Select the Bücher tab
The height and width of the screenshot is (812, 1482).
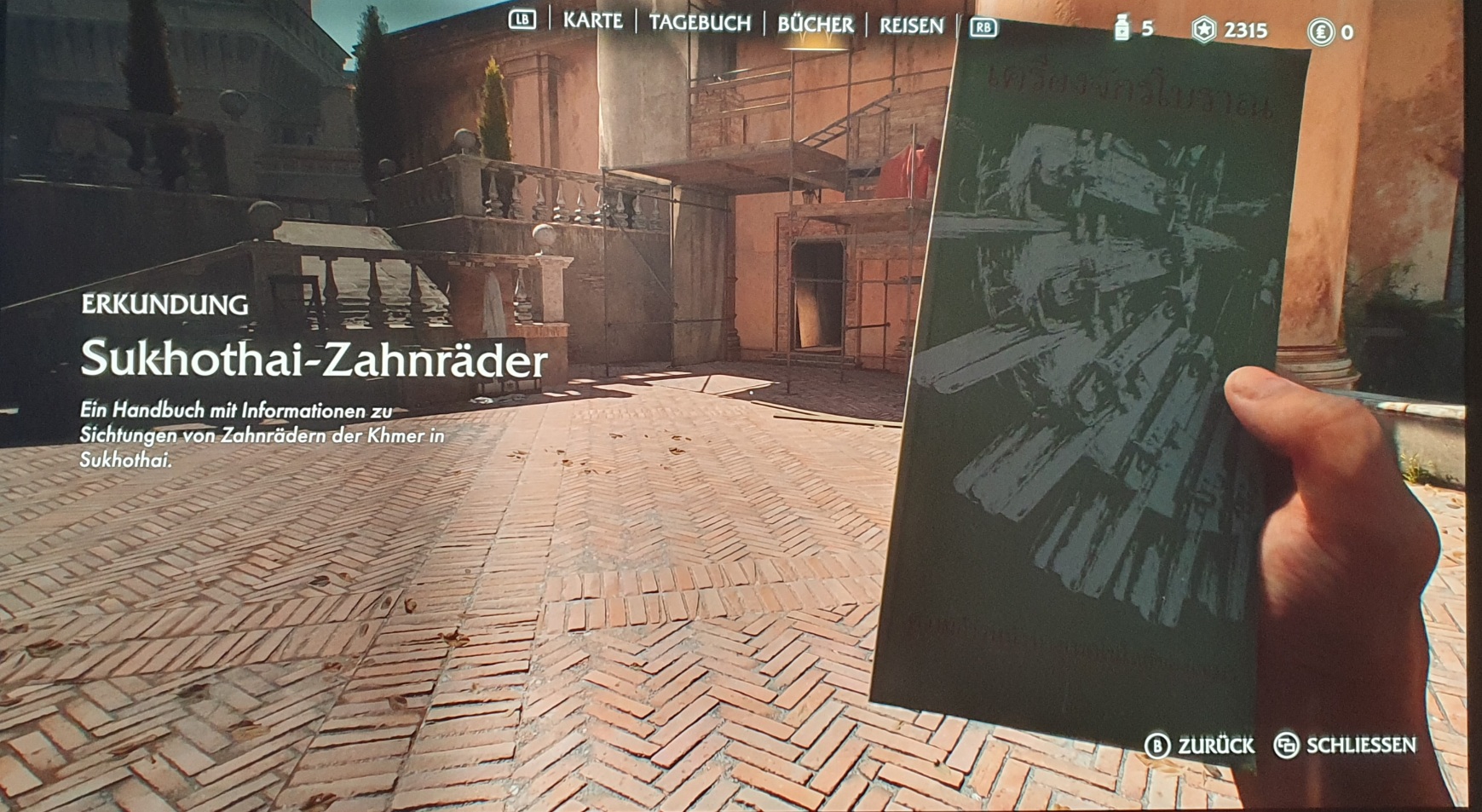coord(815,25)
